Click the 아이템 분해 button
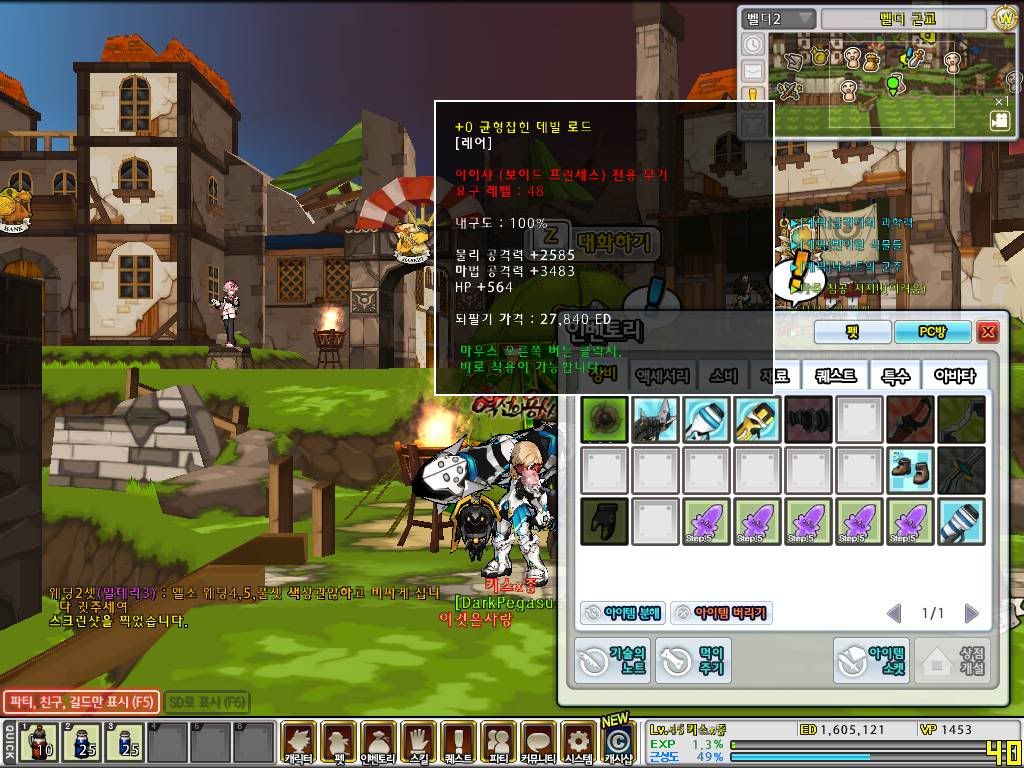Screen dimensions: 1024x768 click(621, 613)
